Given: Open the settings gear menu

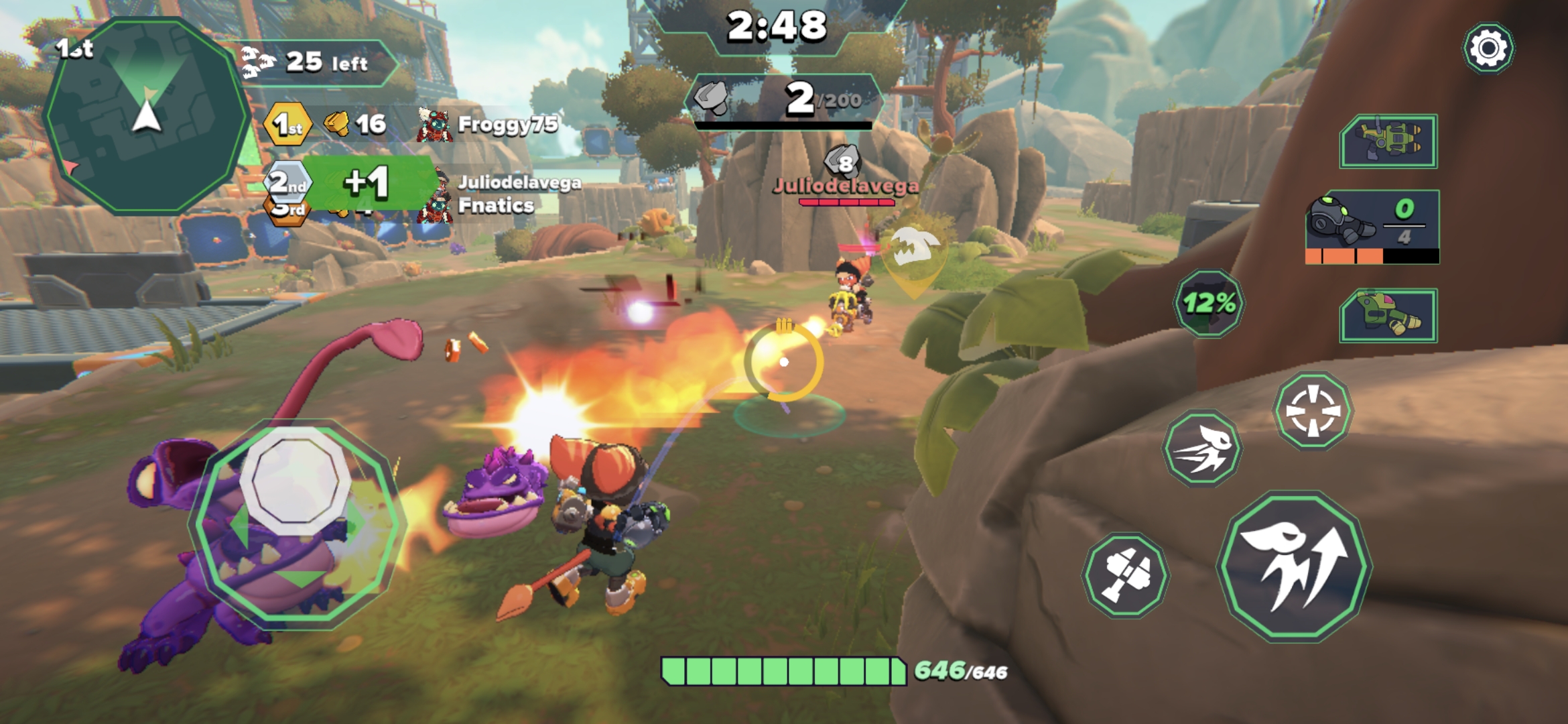Looking at the screenshot, I should [x=1488, y=48].
